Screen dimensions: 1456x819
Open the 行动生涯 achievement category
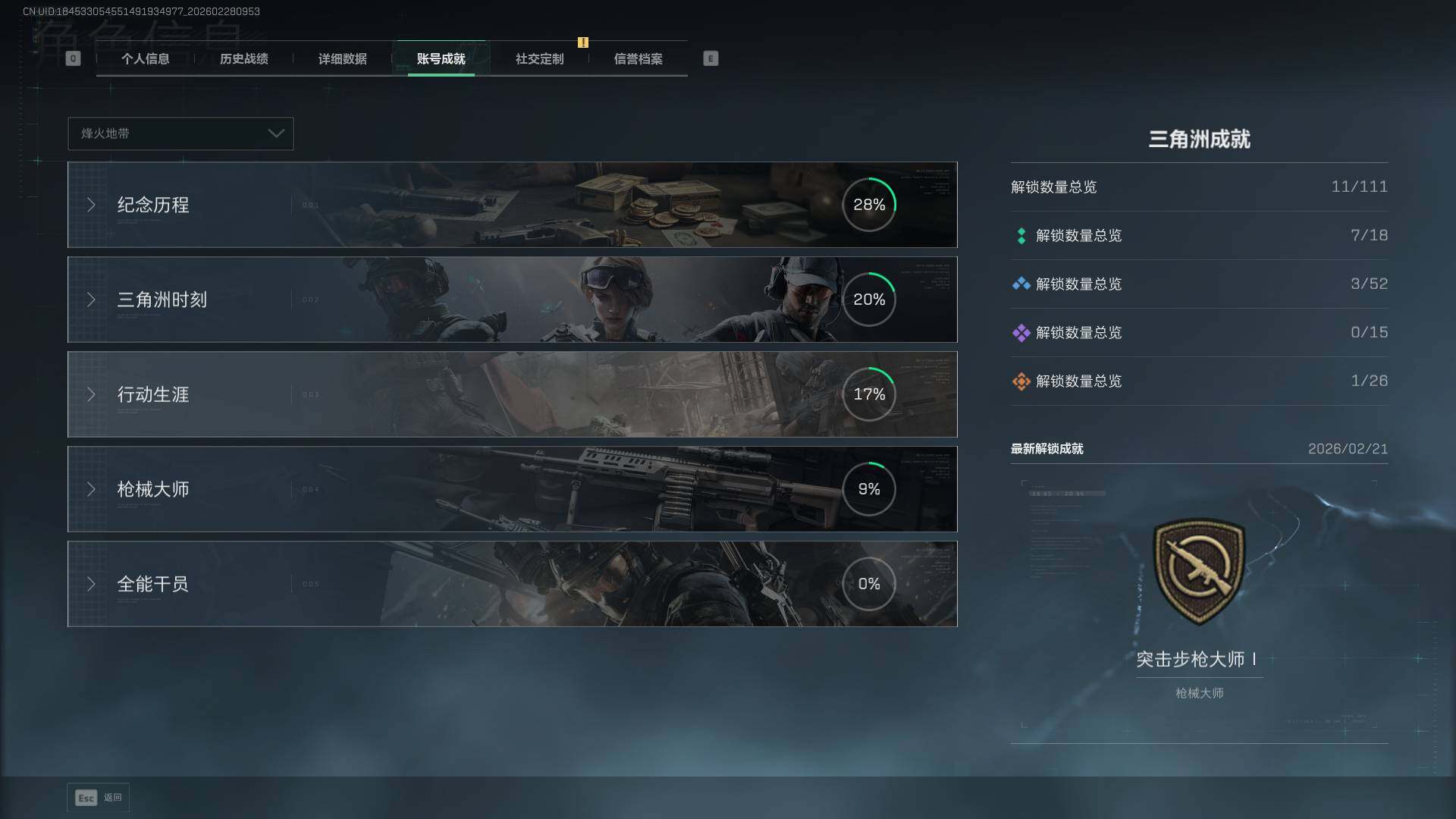click(512, 394)
